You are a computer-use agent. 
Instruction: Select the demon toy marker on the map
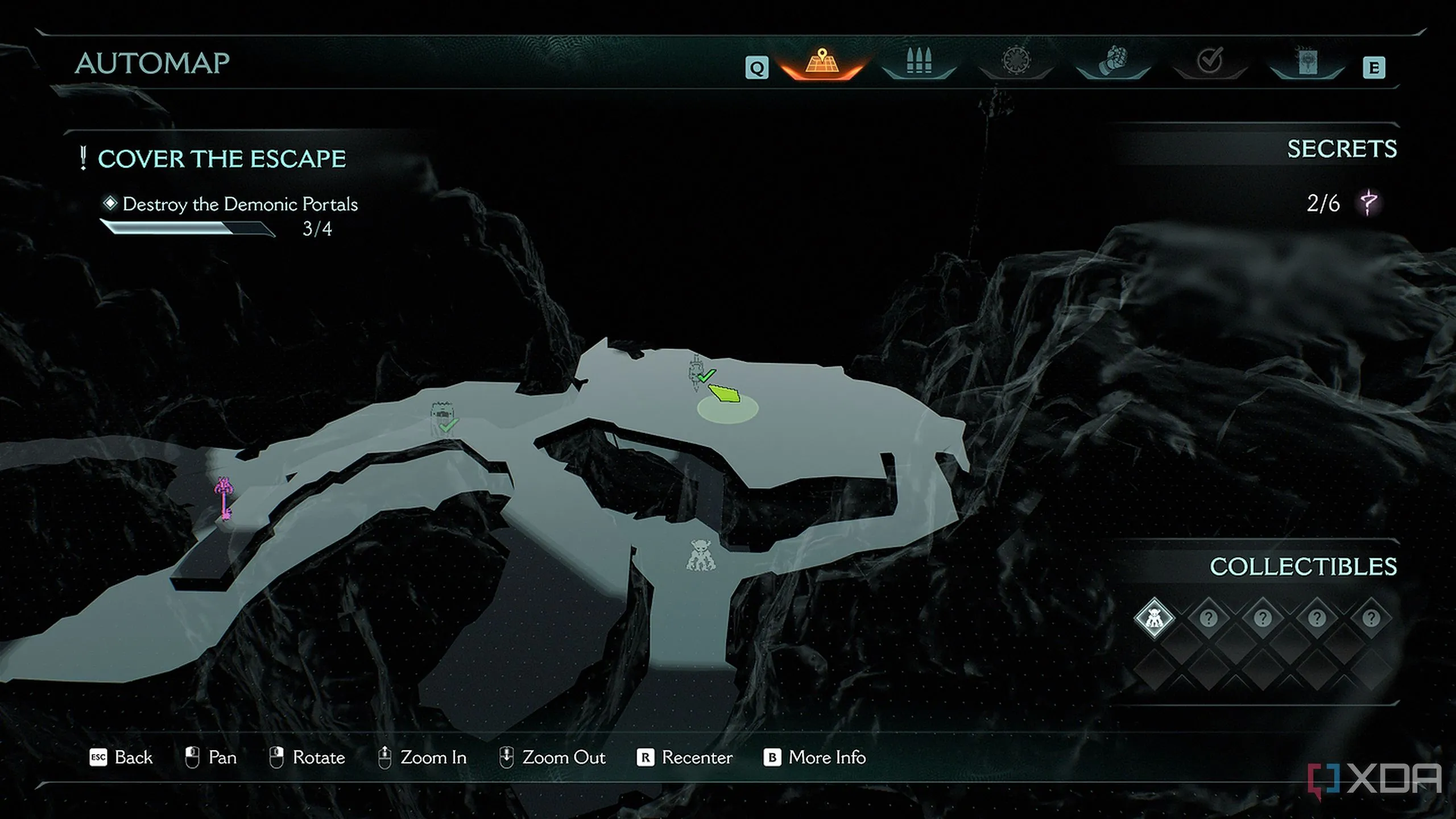(x=700, y=555)
